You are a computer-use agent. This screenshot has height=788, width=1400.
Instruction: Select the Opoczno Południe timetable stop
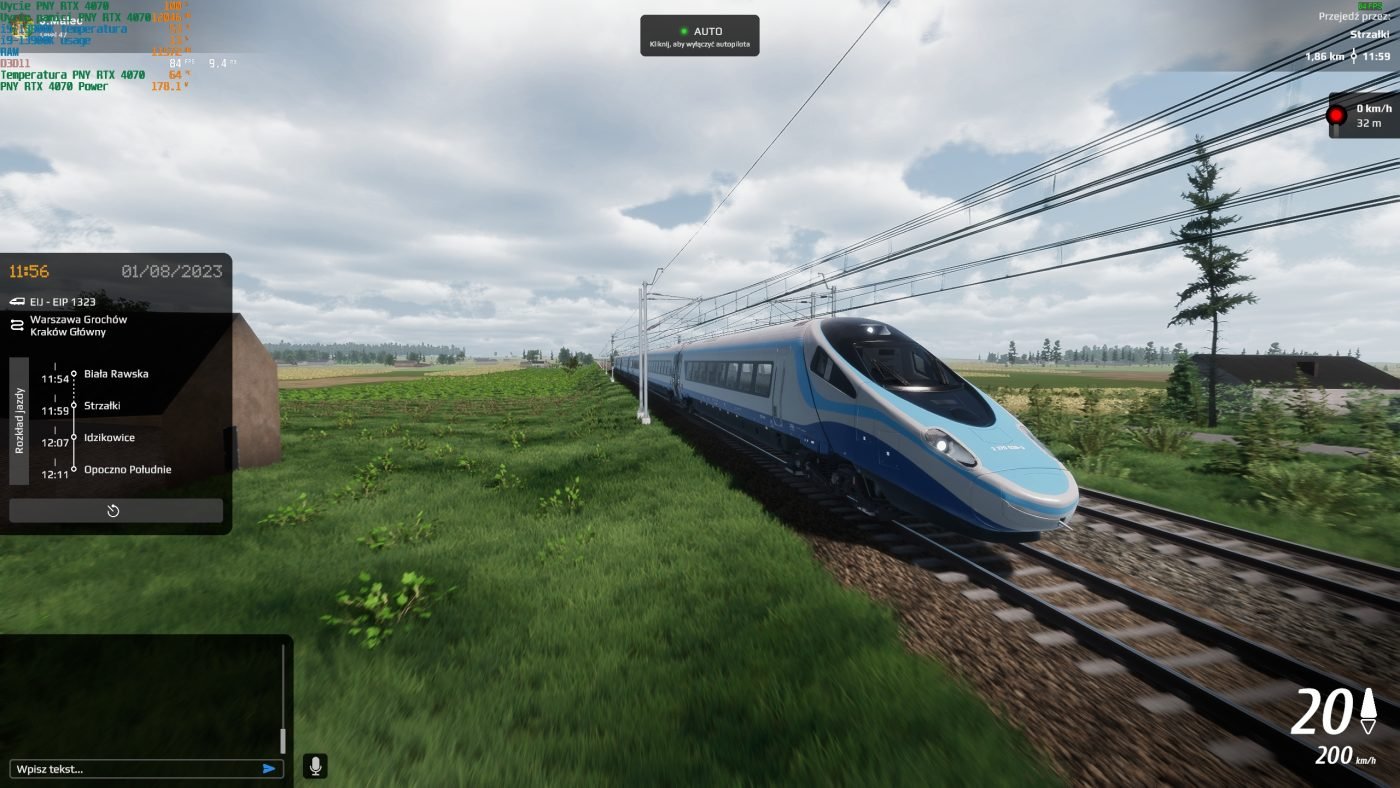127,470
